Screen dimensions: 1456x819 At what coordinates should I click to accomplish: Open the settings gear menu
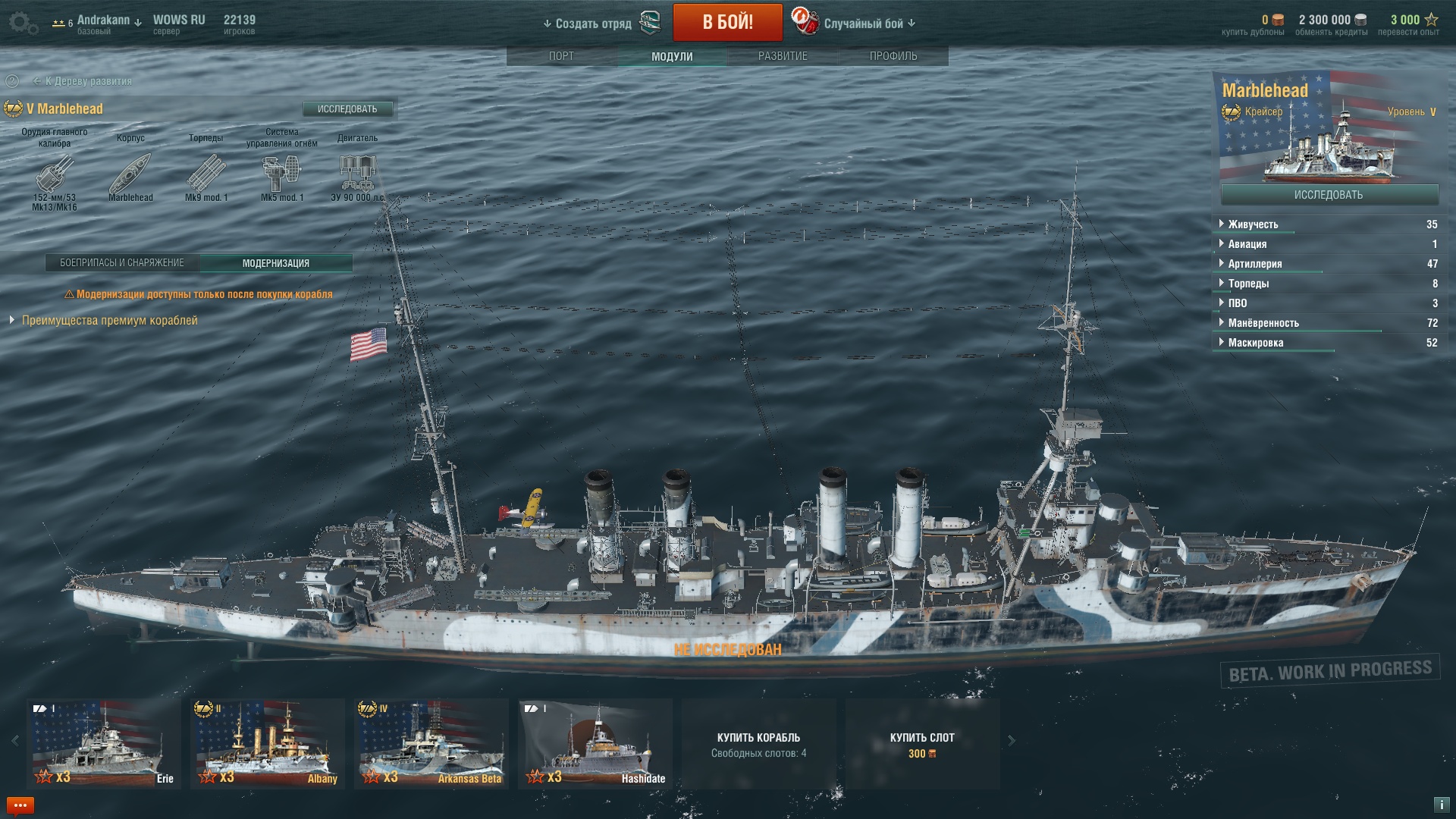(23, 23)
